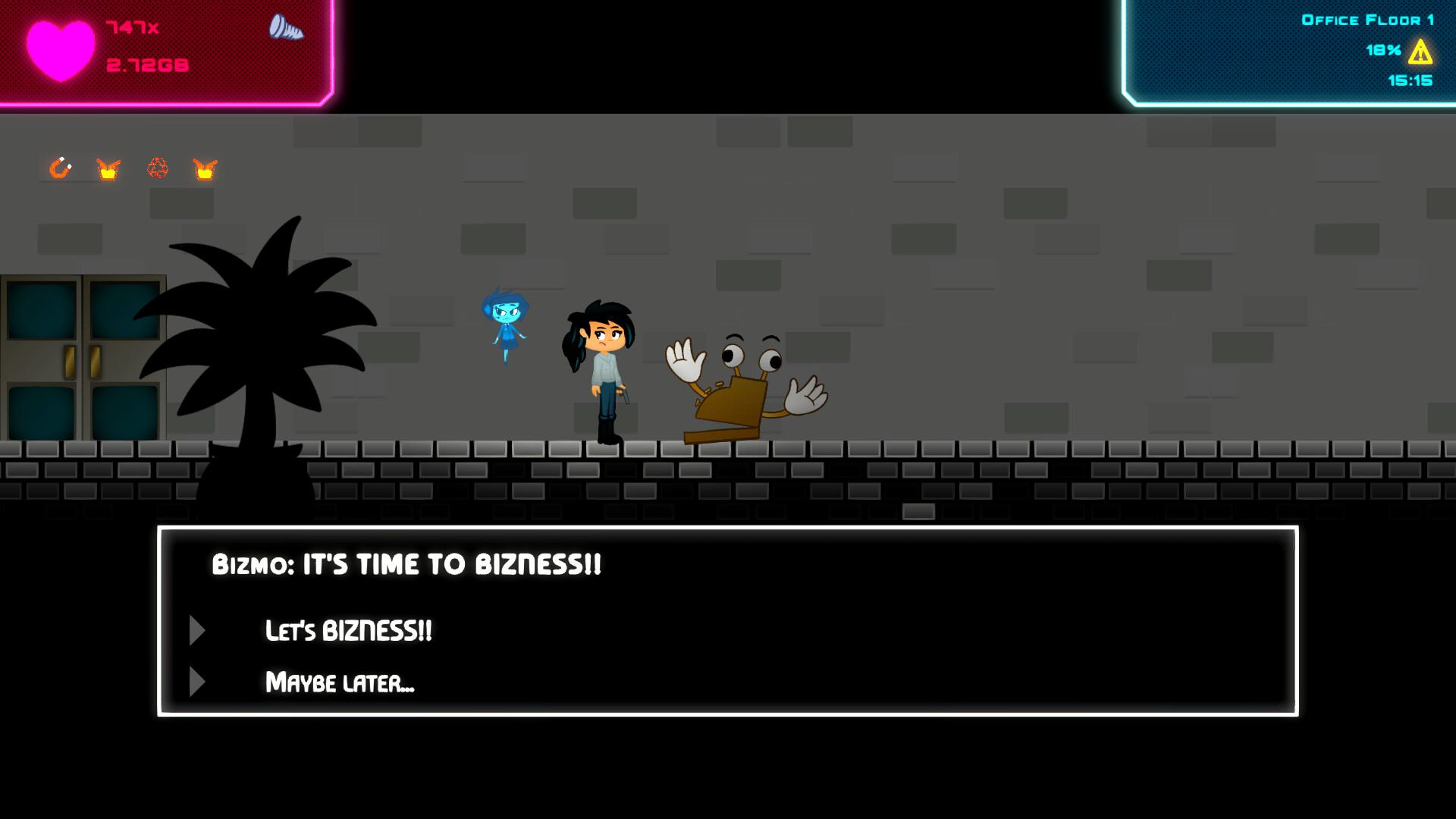Select the recycle symbol ability icon
1456x819 pixels.
[x=158, y=168]
